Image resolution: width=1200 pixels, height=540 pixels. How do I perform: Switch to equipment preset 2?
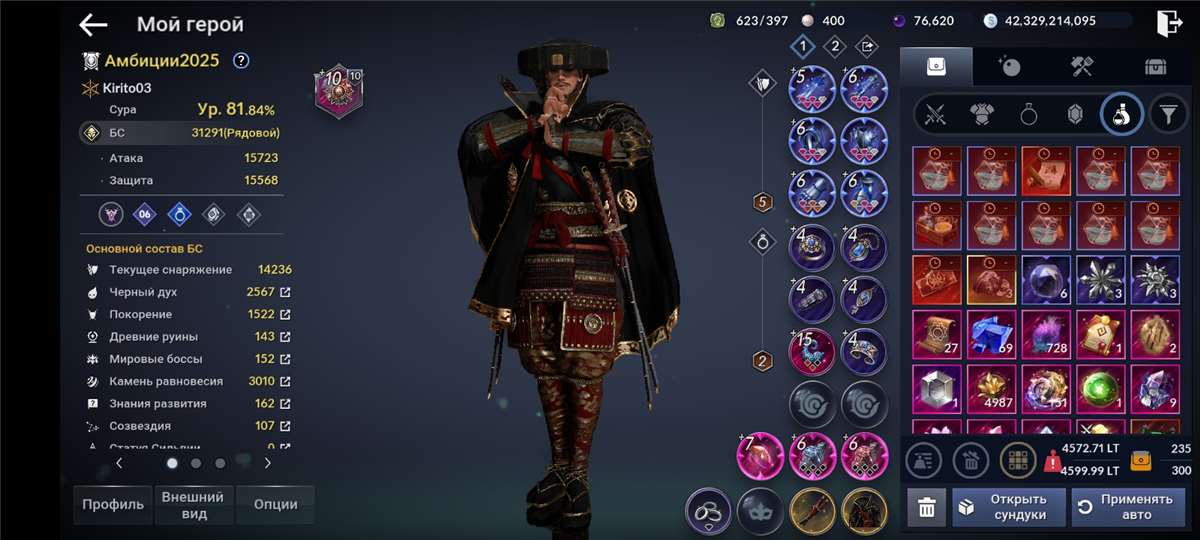click(834, 46)
